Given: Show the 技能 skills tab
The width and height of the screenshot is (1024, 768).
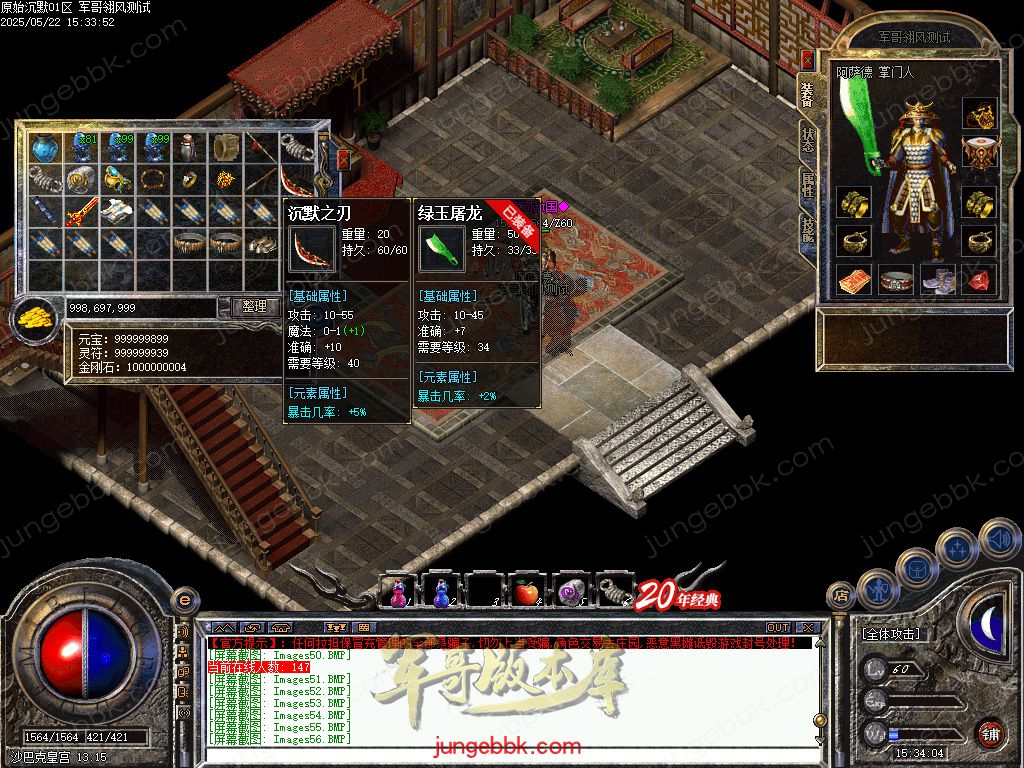Looking at the screenshot, I should (807, 230).
